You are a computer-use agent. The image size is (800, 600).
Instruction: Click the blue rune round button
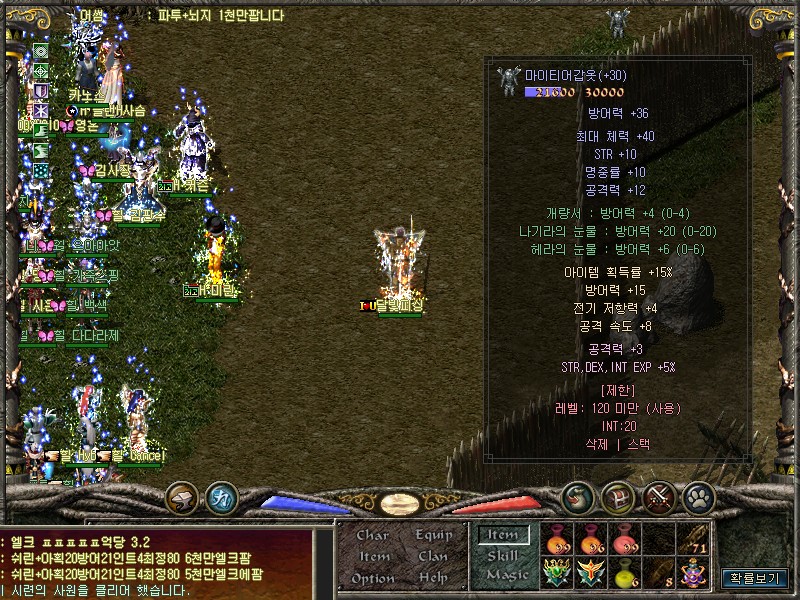pos(221,496)
